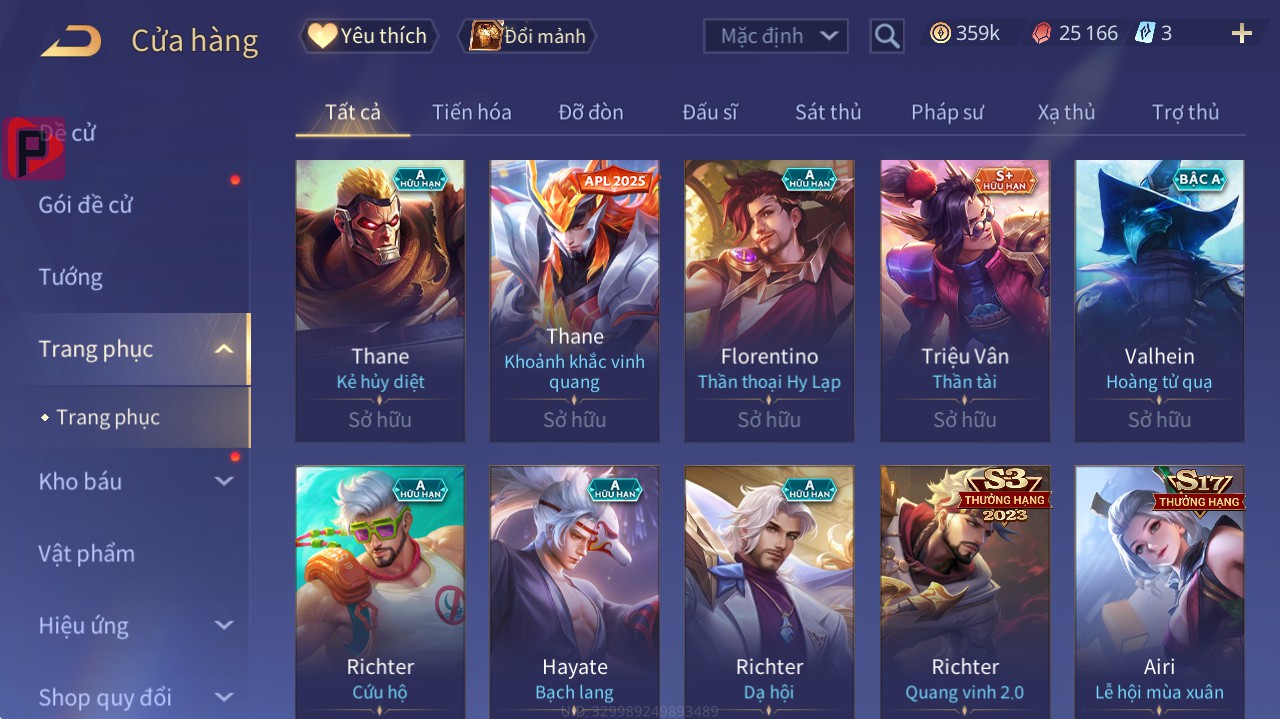The image size is (1280, 719).
Task: Go back using the return arrow
Action: 71,41
